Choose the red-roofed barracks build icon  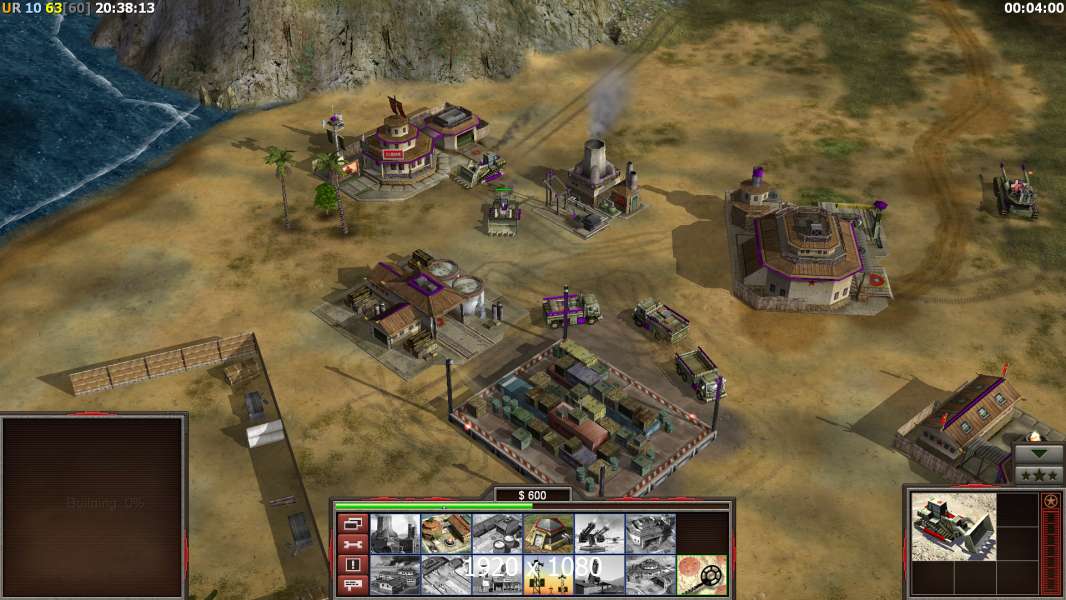(x=446, y=533)
